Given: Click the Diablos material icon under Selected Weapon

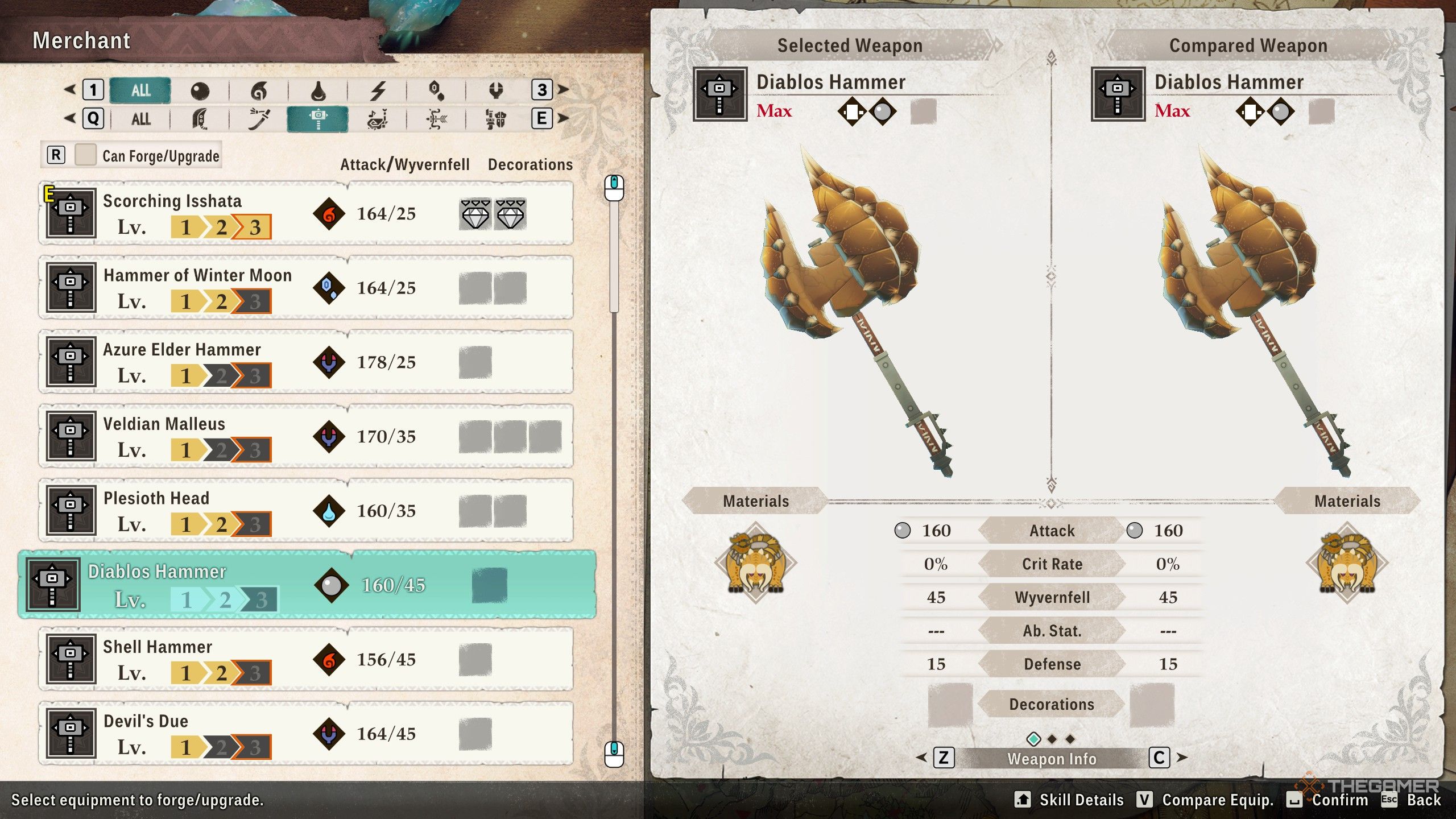Looking at the screenshot, I should coord(756,562).
